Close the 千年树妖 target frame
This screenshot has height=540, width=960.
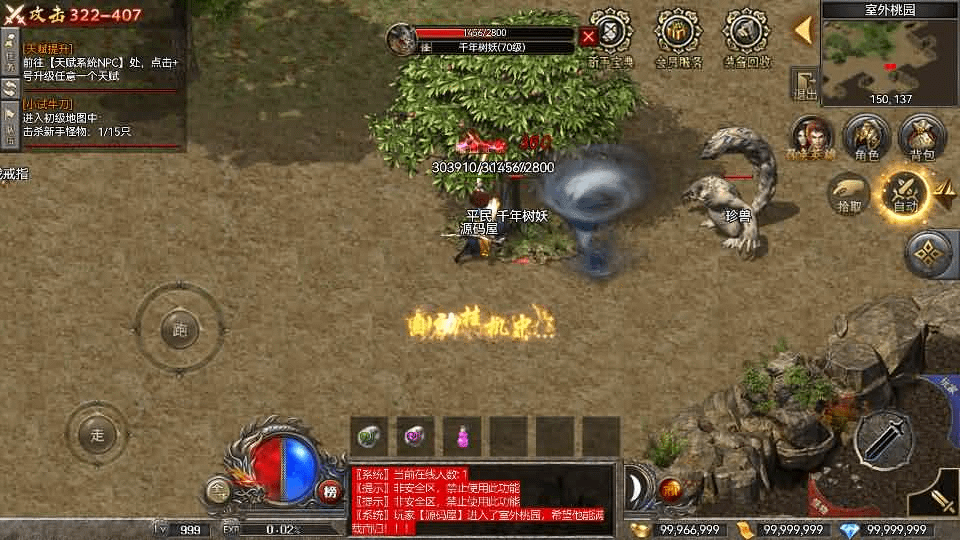[589, 37]
